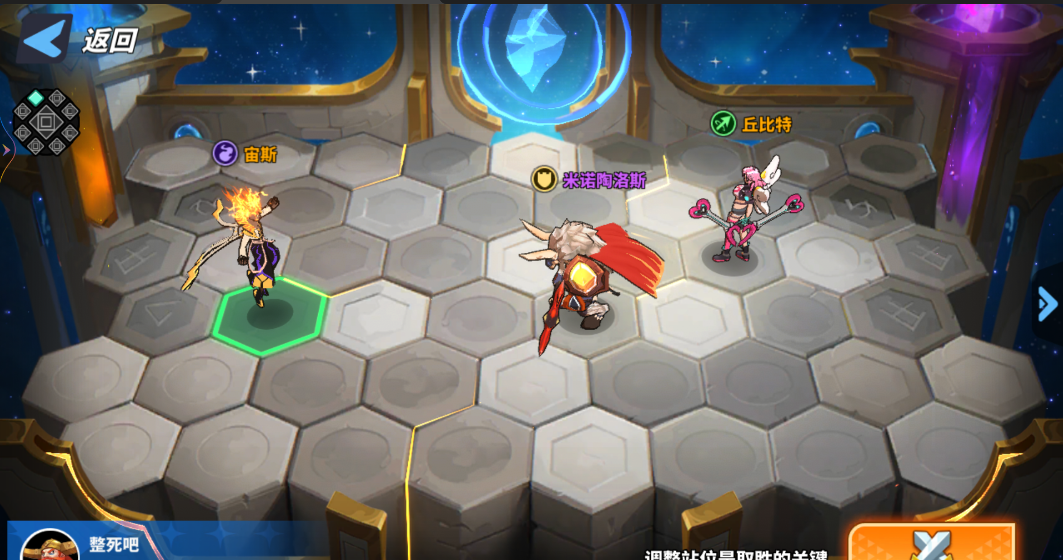
Task: Expand the small arrow tab on left edge
Action: 6,150
